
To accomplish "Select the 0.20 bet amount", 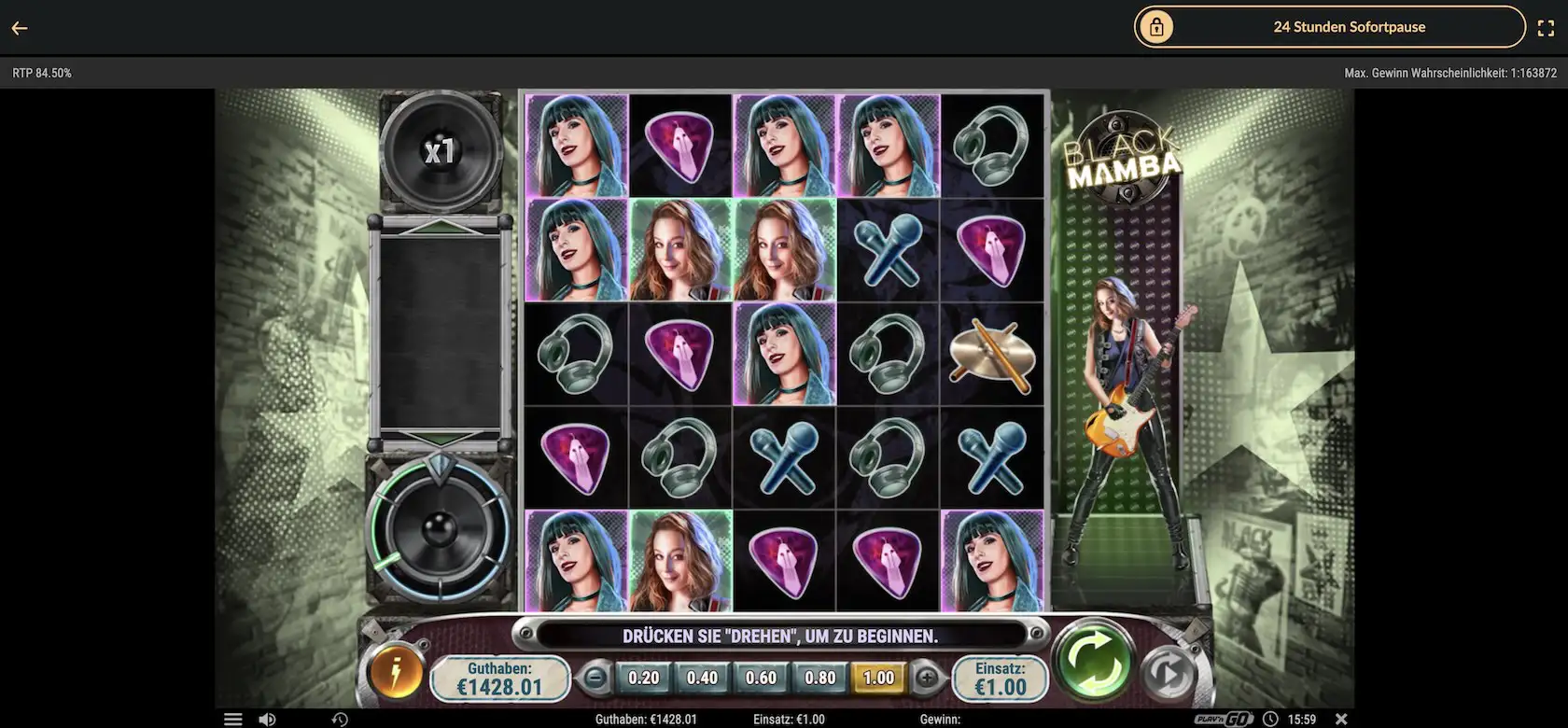I will (x=644, y=679).
